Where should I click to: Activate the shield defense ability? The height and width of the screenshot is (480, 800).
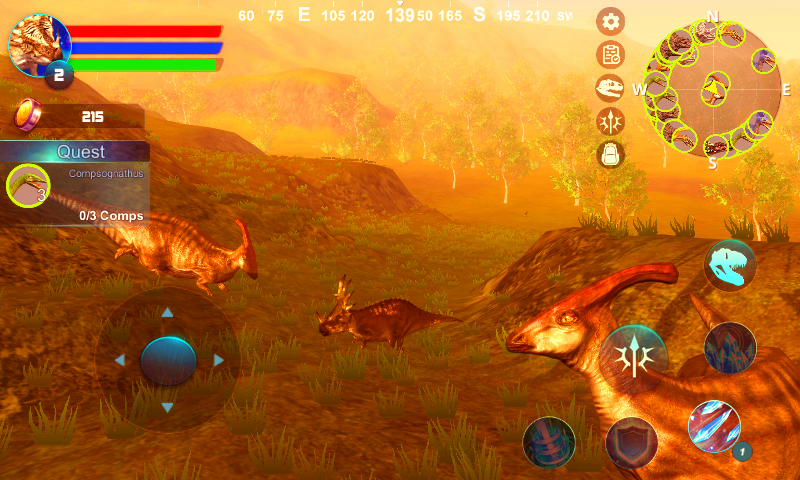(x=631, y=443)
